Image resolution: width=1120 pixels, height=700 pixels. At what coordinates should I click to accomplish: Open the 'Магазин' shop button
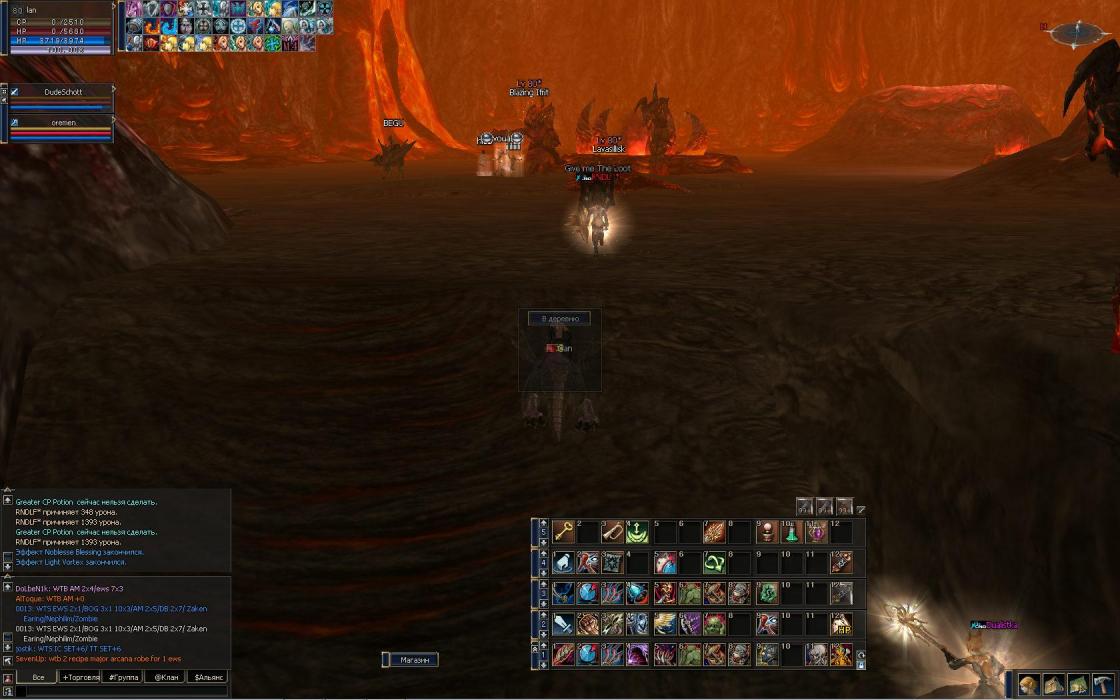411,660
